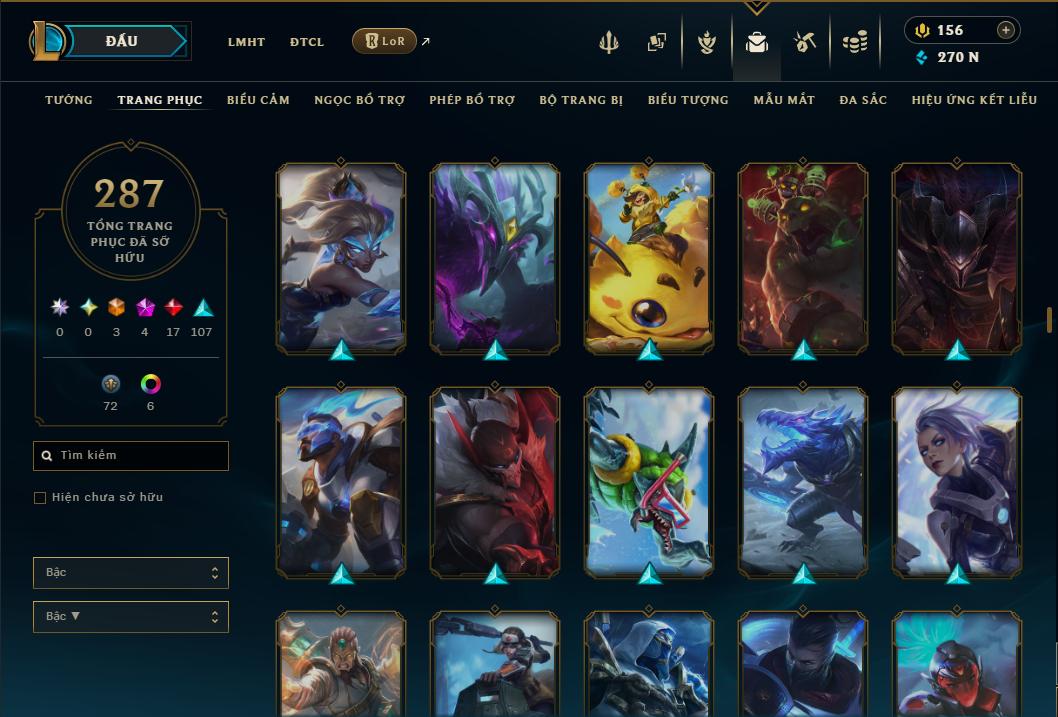
Task: Toggle the Hiện chưa sở hữu checkbox
Action: click(x=40, y=498)
